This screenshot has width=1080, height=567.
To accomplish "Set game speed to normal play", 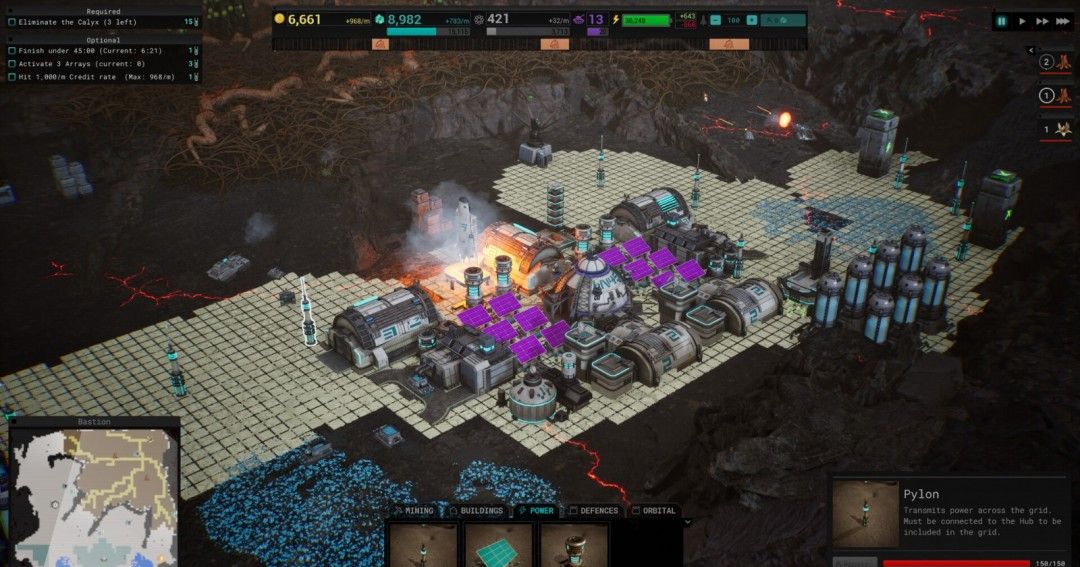I will 1022,20.
